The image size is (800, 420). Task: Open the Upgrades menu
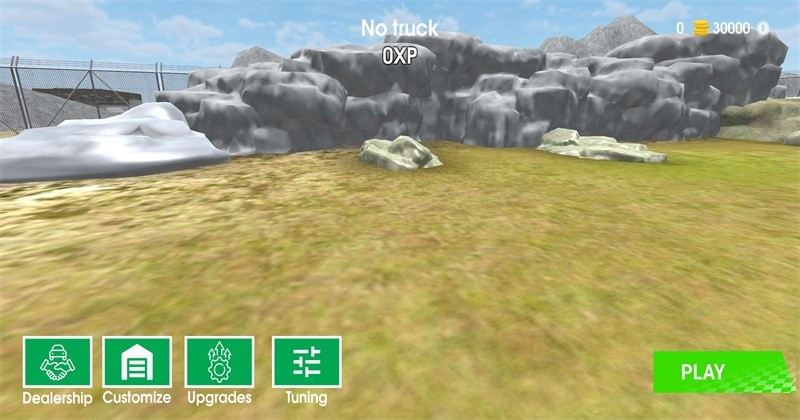coord(219,362)
